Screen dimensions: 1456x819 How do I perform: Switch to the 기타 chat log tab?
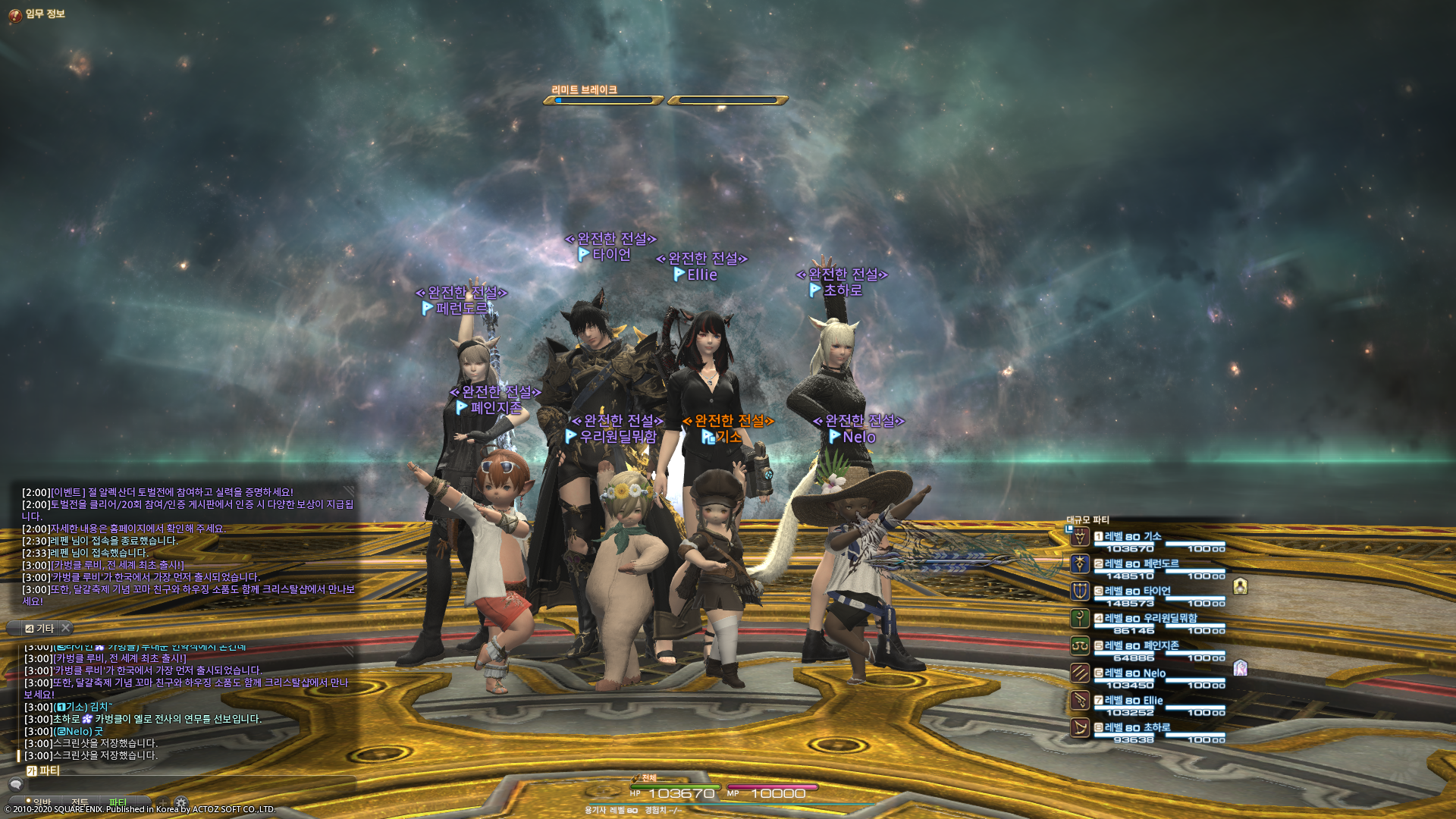tap(40, 629)
